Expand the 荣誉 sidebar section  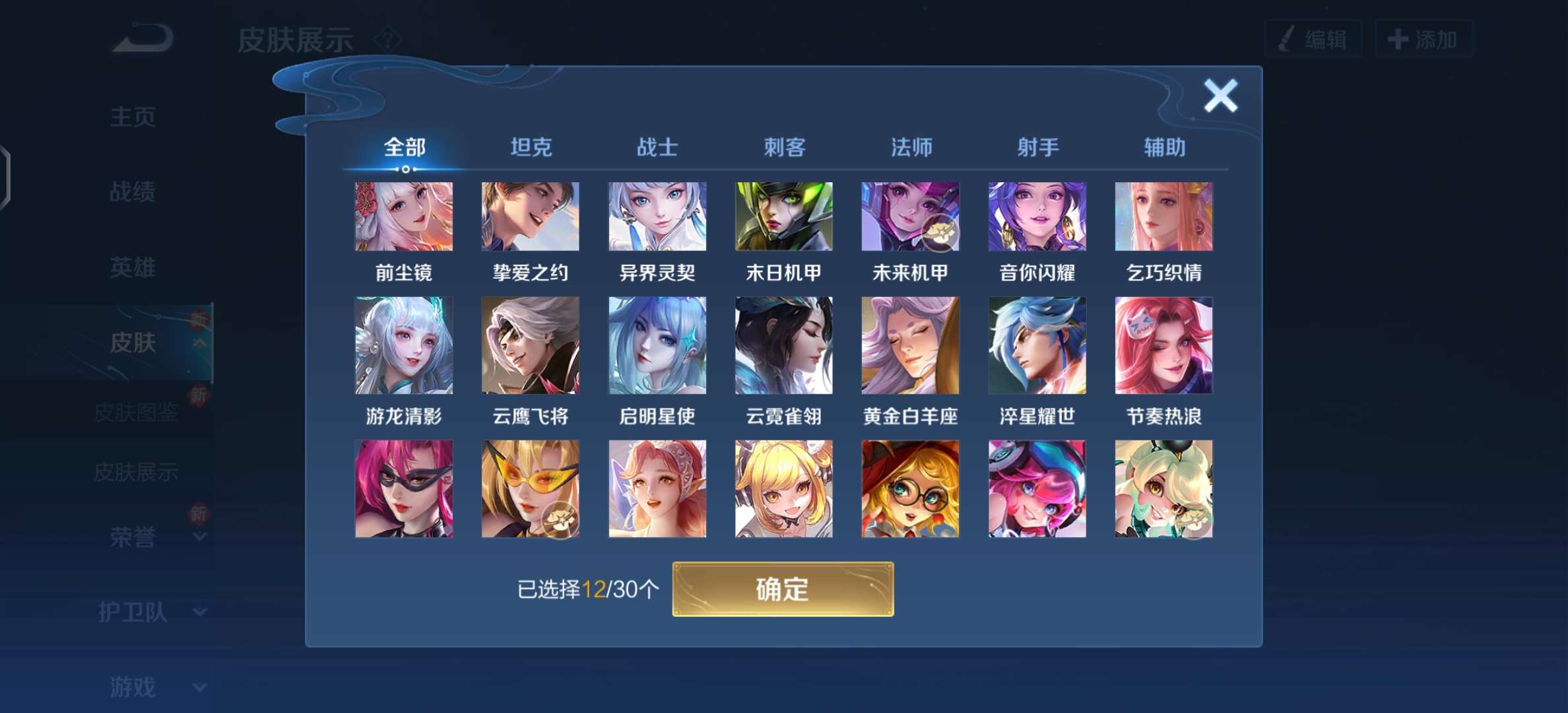(134, 538)
